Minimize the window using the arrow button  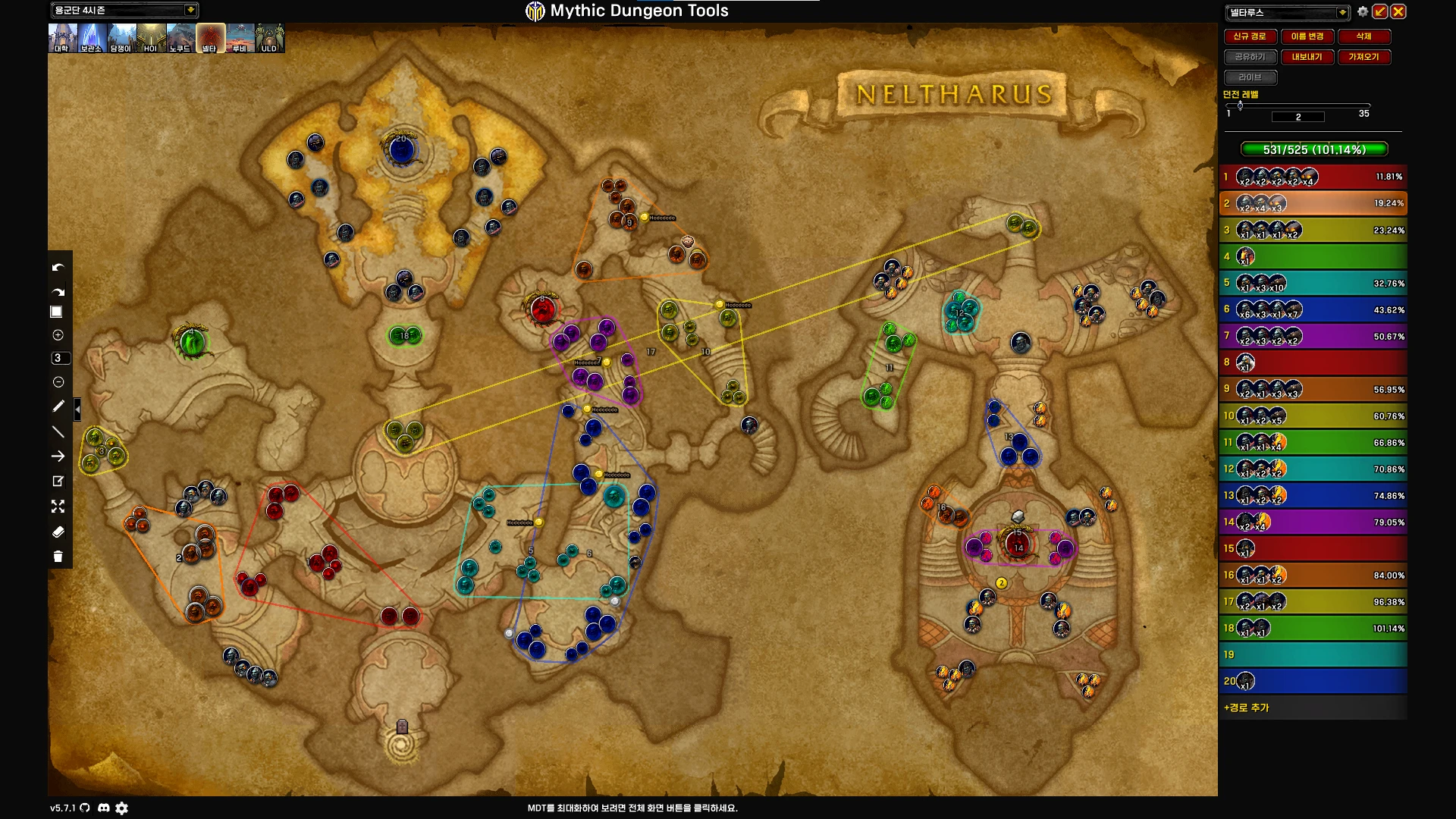click(x=1380, y=11)
